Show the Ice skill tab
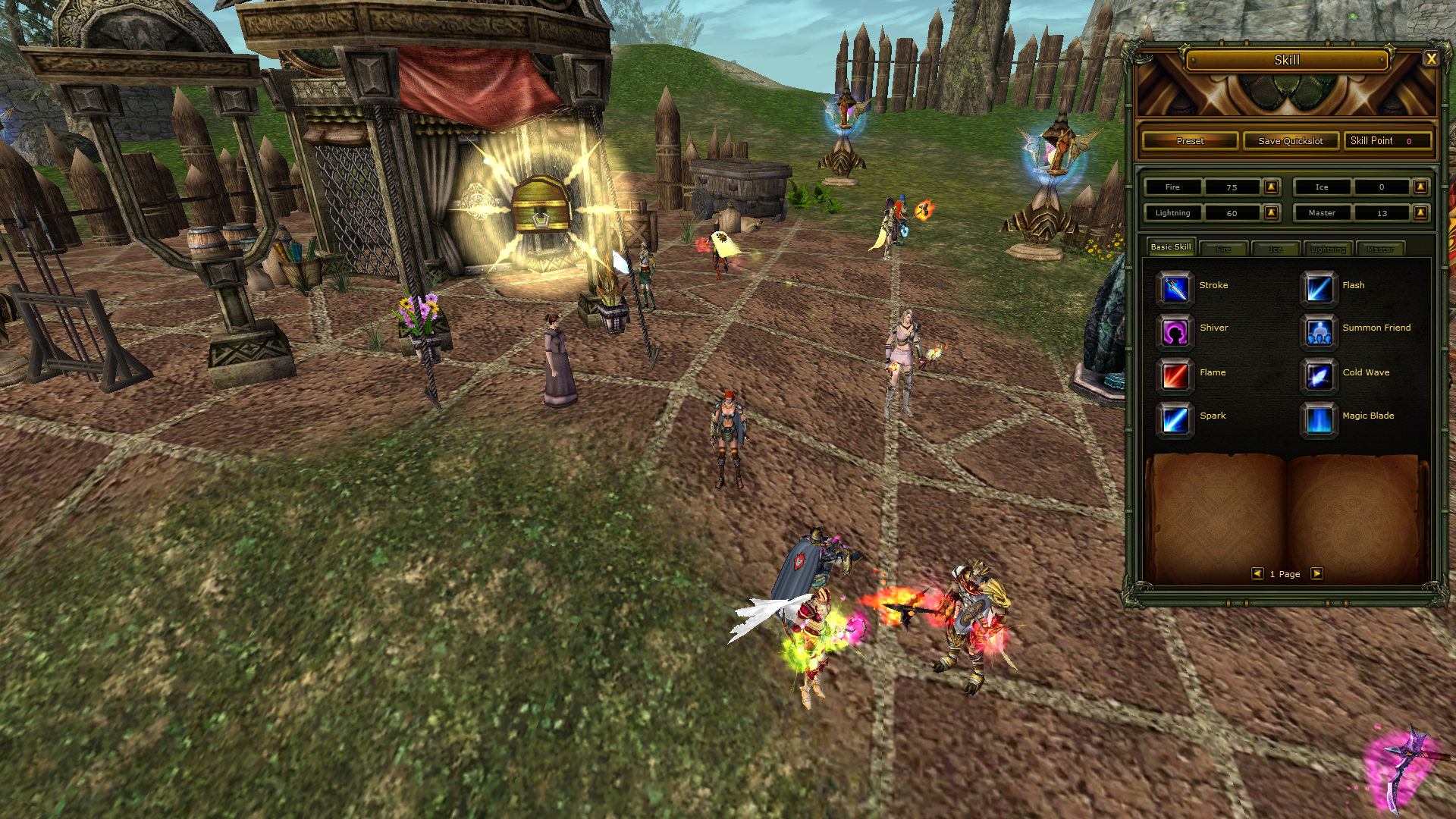 point(1276,249)
